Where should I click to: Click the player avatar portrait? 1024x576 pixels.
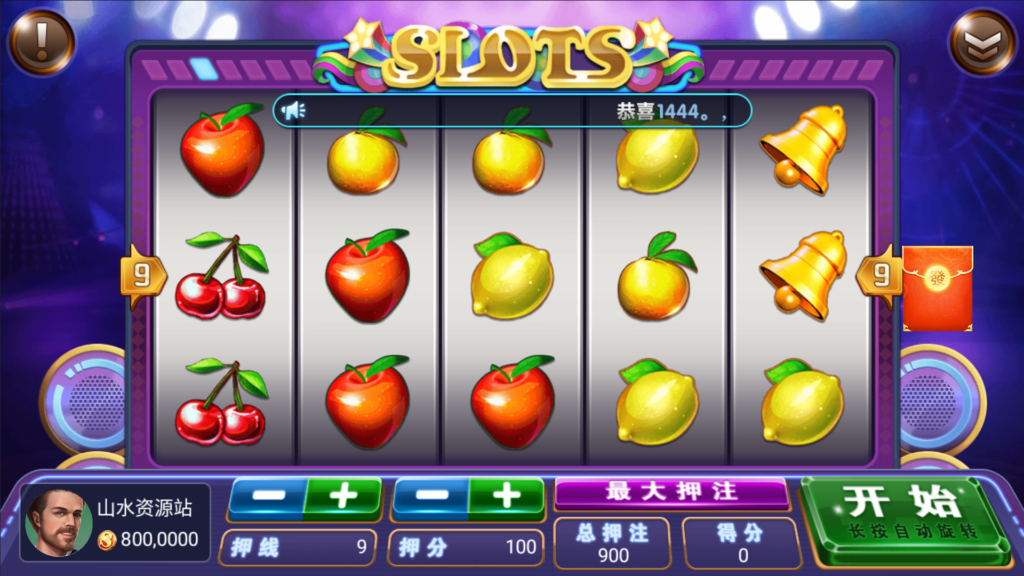[x=59, y=522]
